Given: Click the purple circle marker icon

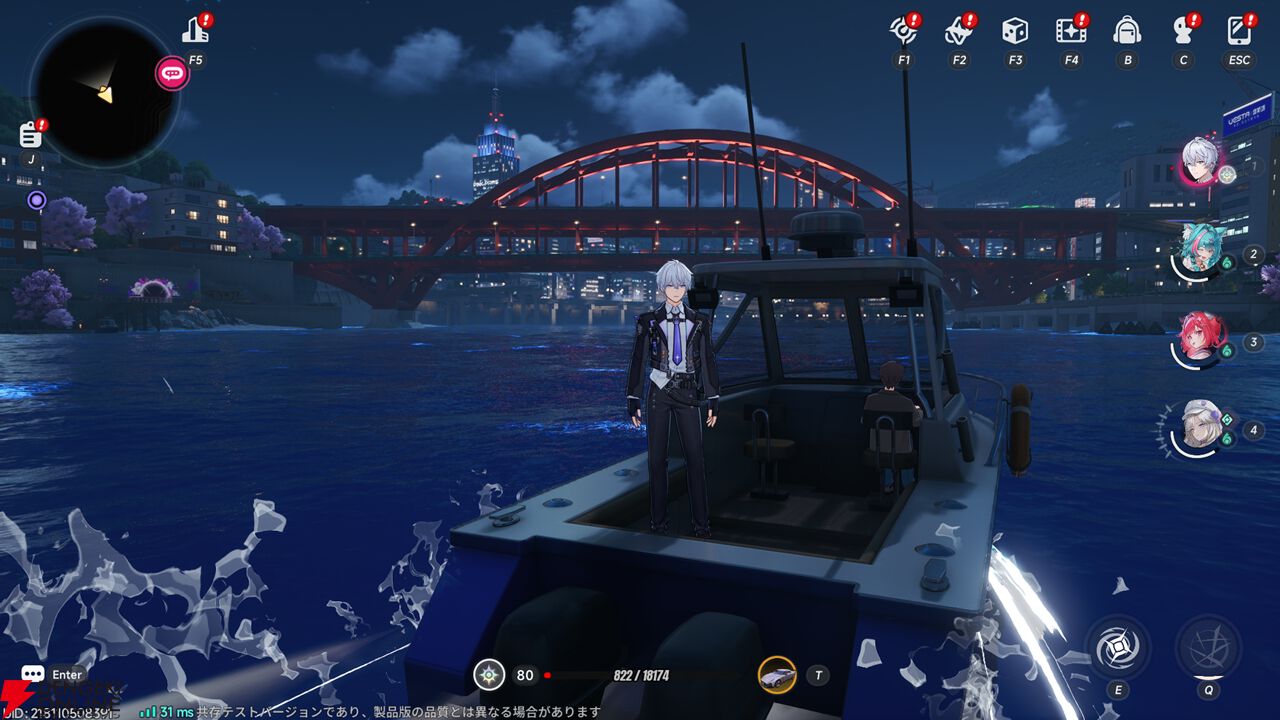Looking at the screenshot, I should coord(37,200).
